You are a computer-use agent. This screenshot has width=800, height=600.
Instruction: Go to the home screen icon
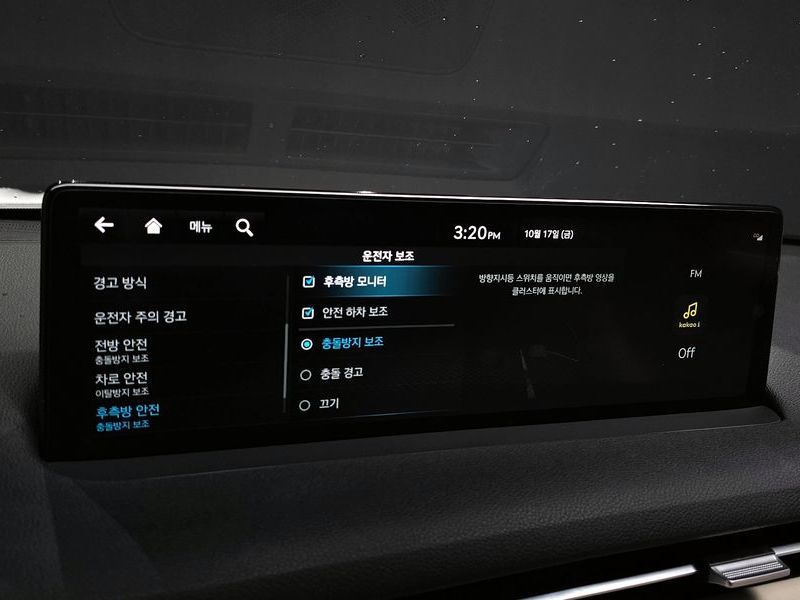click(x=153, y=226)
